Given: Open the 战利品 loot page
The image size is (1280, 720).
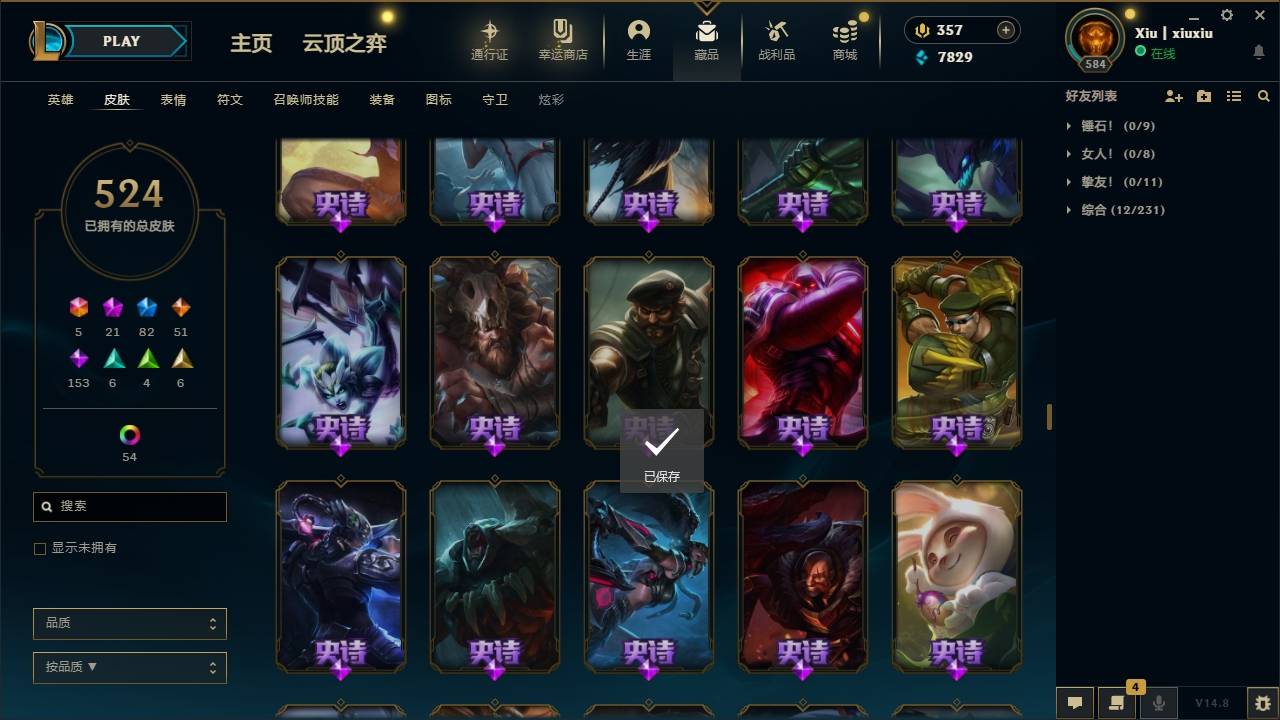Looking at the screenshot, I should click(x=776, y=40).
